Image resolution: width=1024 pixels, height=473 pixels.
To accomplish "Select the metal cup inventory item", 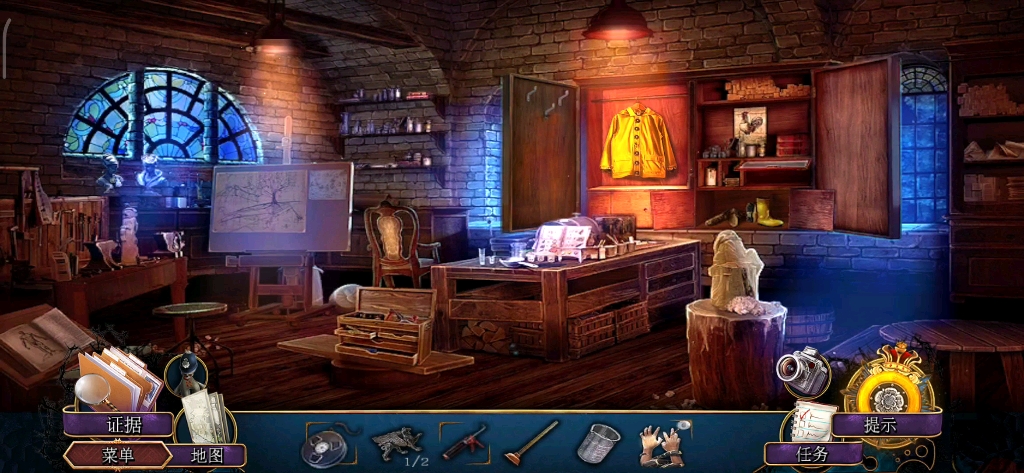I will click(x=598, y=442).
